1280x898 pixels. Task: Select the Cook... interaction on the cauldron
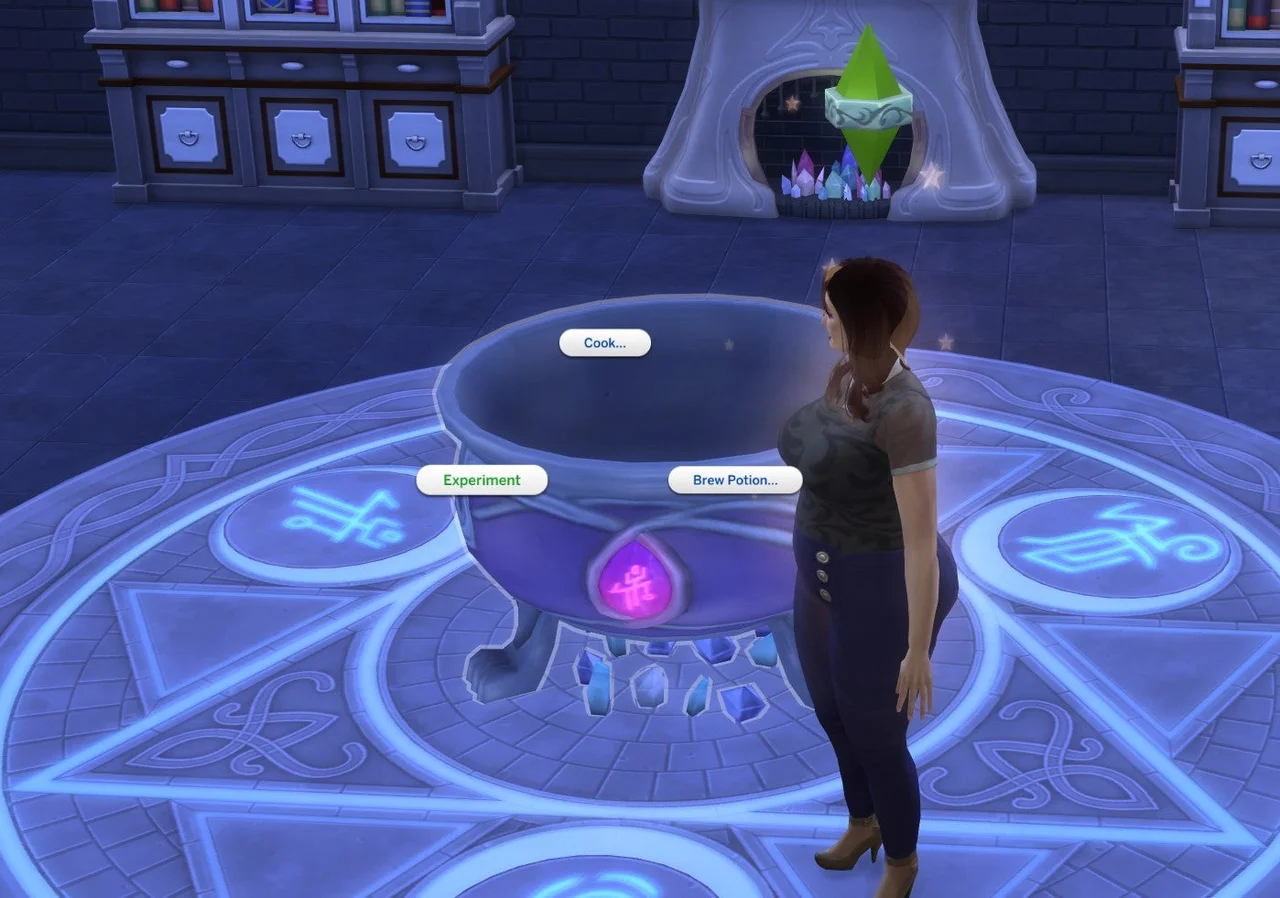[603, 343]
